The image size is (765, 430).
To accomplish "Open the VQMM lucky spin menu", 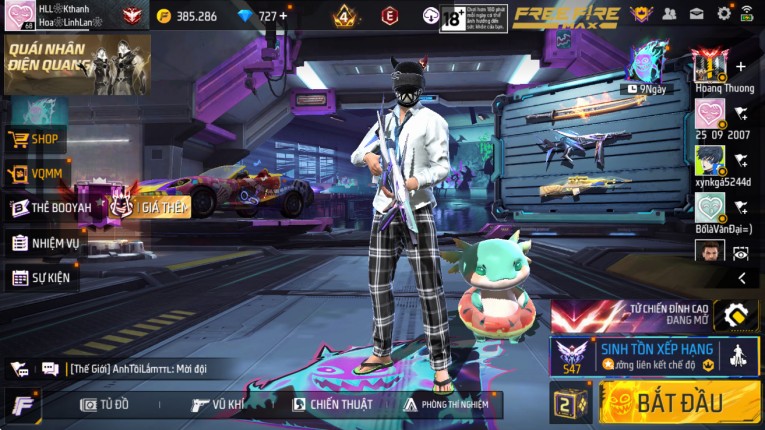I will point(36,174).
